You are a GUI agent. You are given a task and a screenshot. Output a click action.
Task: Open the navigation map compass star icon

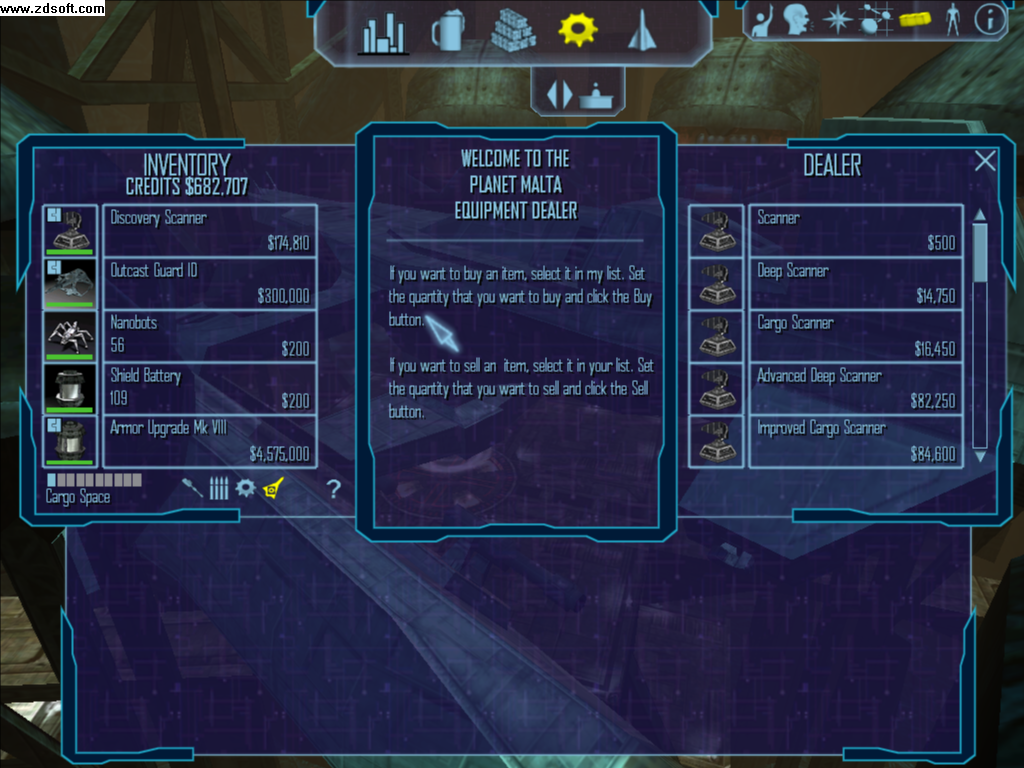836,19
